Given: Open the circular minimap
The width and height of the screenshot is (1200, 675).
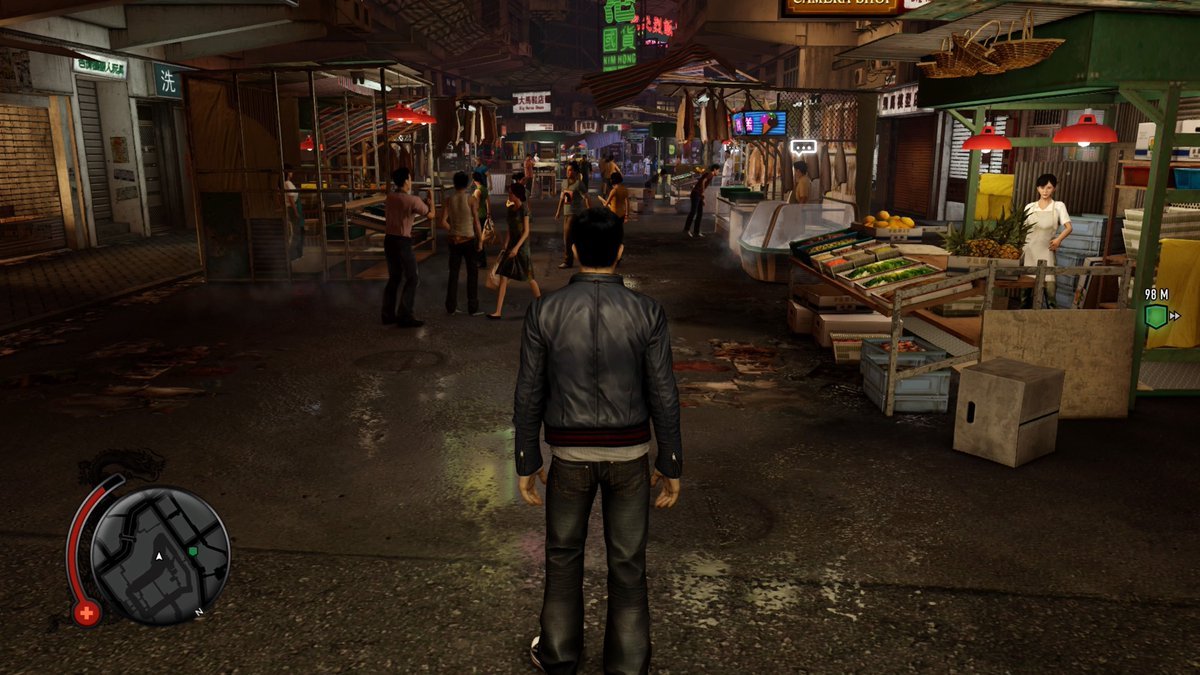Looking at the screenshot, I should click(x=160, y=555).
